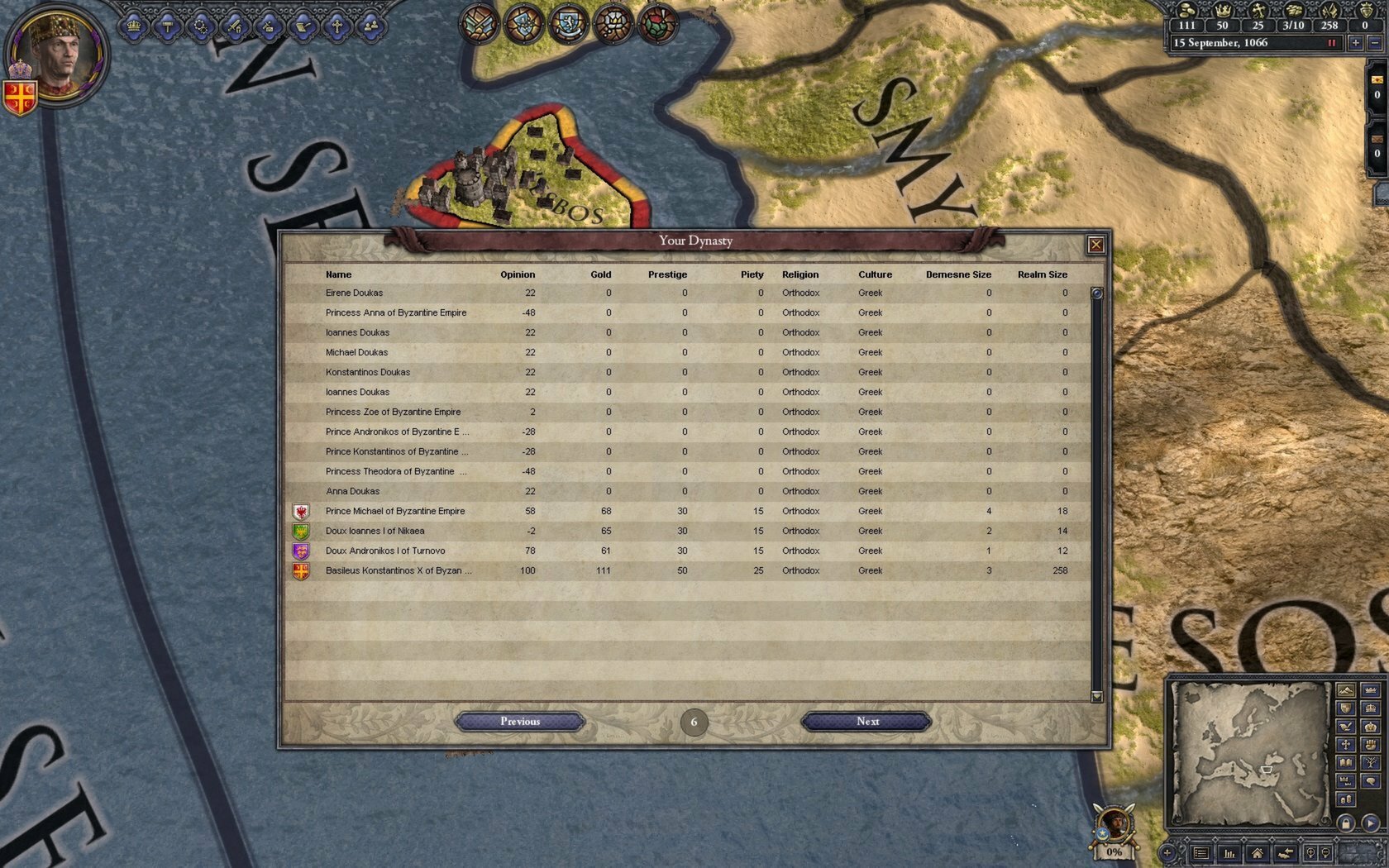Switch to terrain map mode on minimap

click(x=1345, y=690)
